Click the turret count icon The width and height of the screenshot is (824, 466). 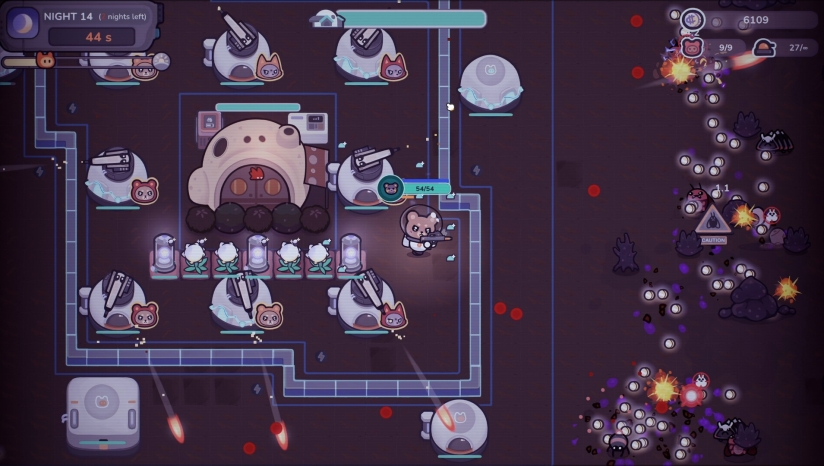[x=765, y=47]
